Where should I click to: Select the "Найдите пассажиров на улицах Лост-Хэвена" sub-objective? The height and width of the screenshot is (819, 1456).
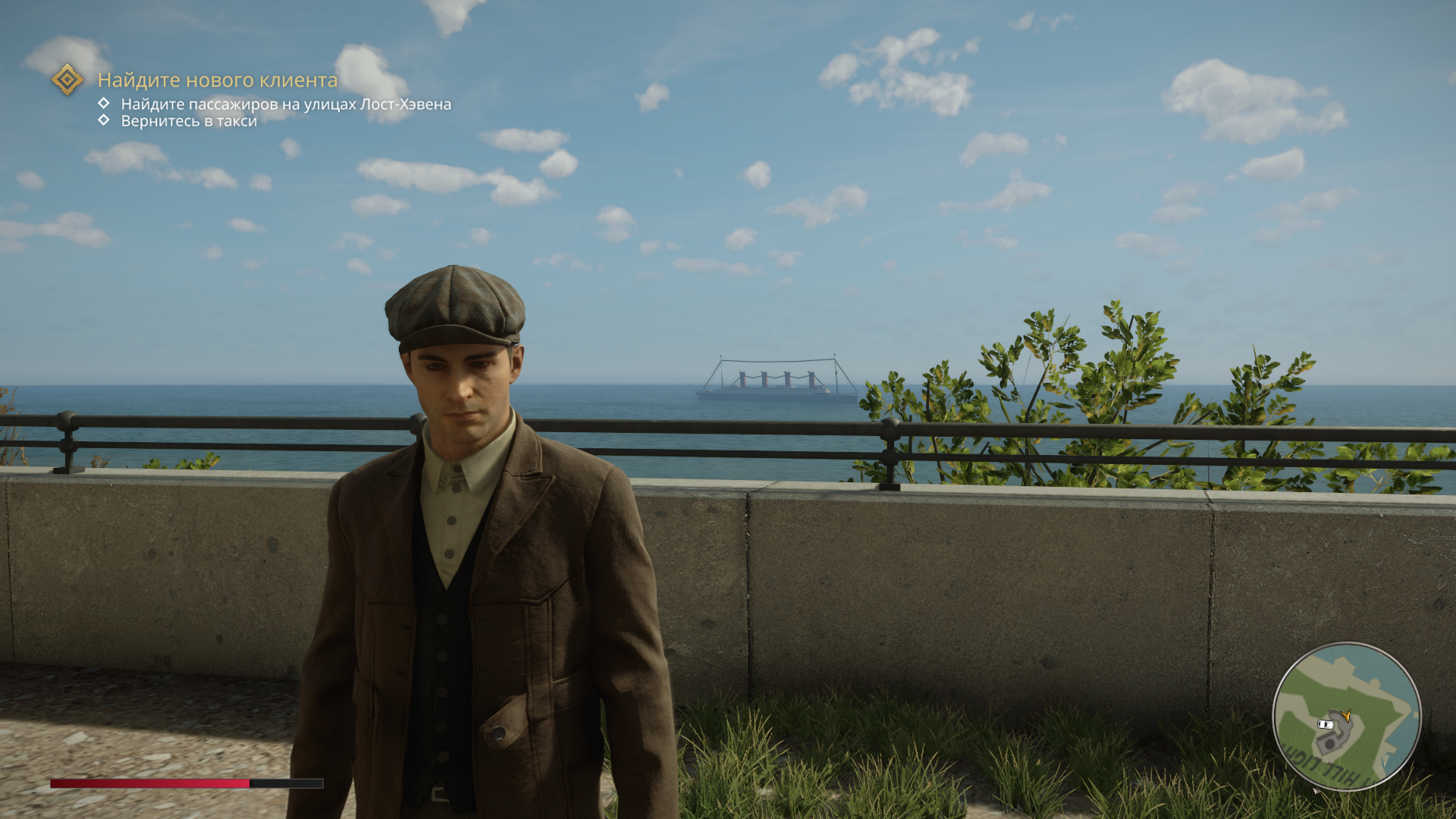[x=286, y=104]
